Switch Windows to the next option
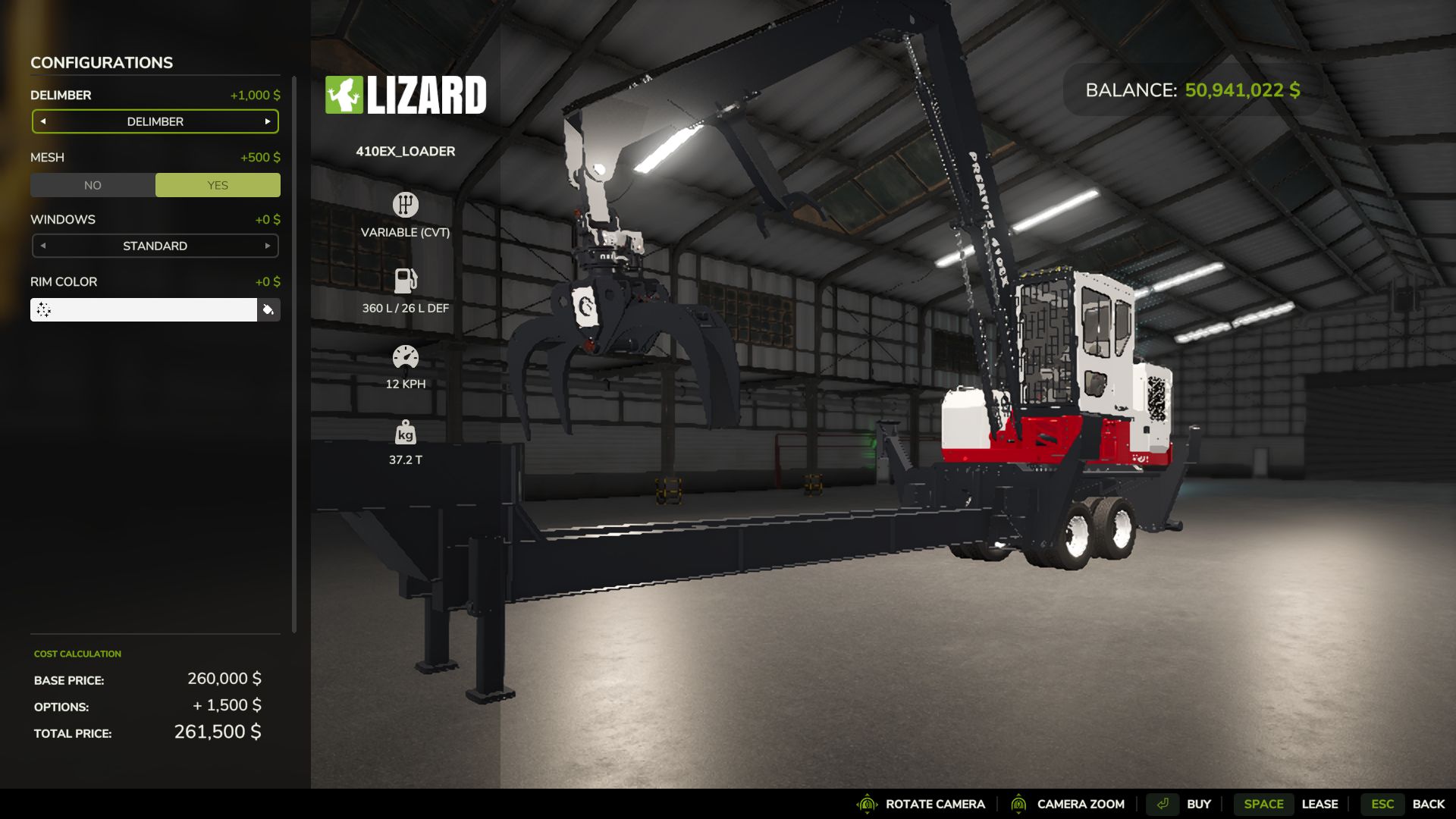Image resolution: width=1456 pixels, height=819 pixels. point(268,246)
